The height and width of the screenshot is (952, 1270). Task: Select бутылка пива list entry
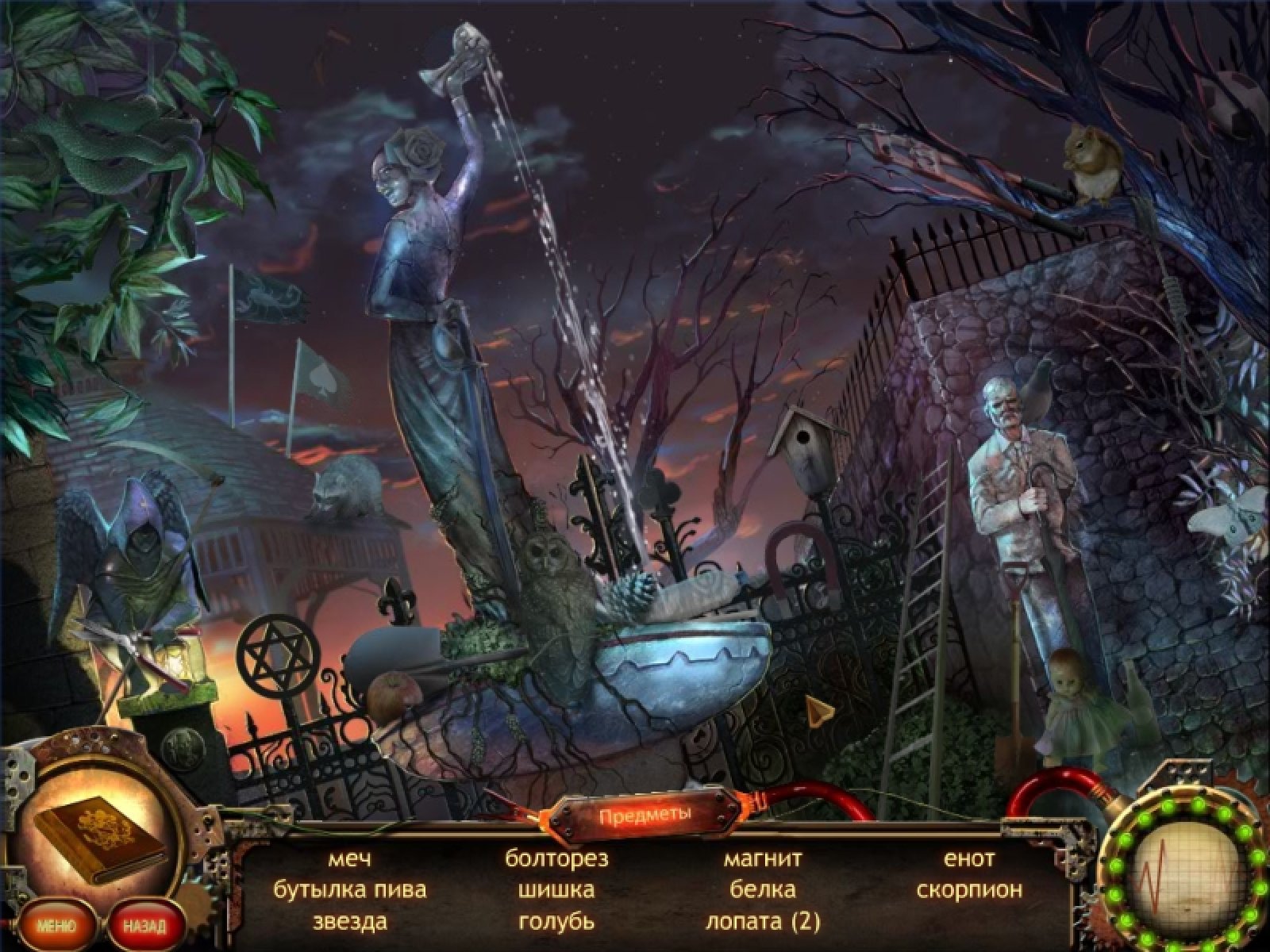point(349,890)
